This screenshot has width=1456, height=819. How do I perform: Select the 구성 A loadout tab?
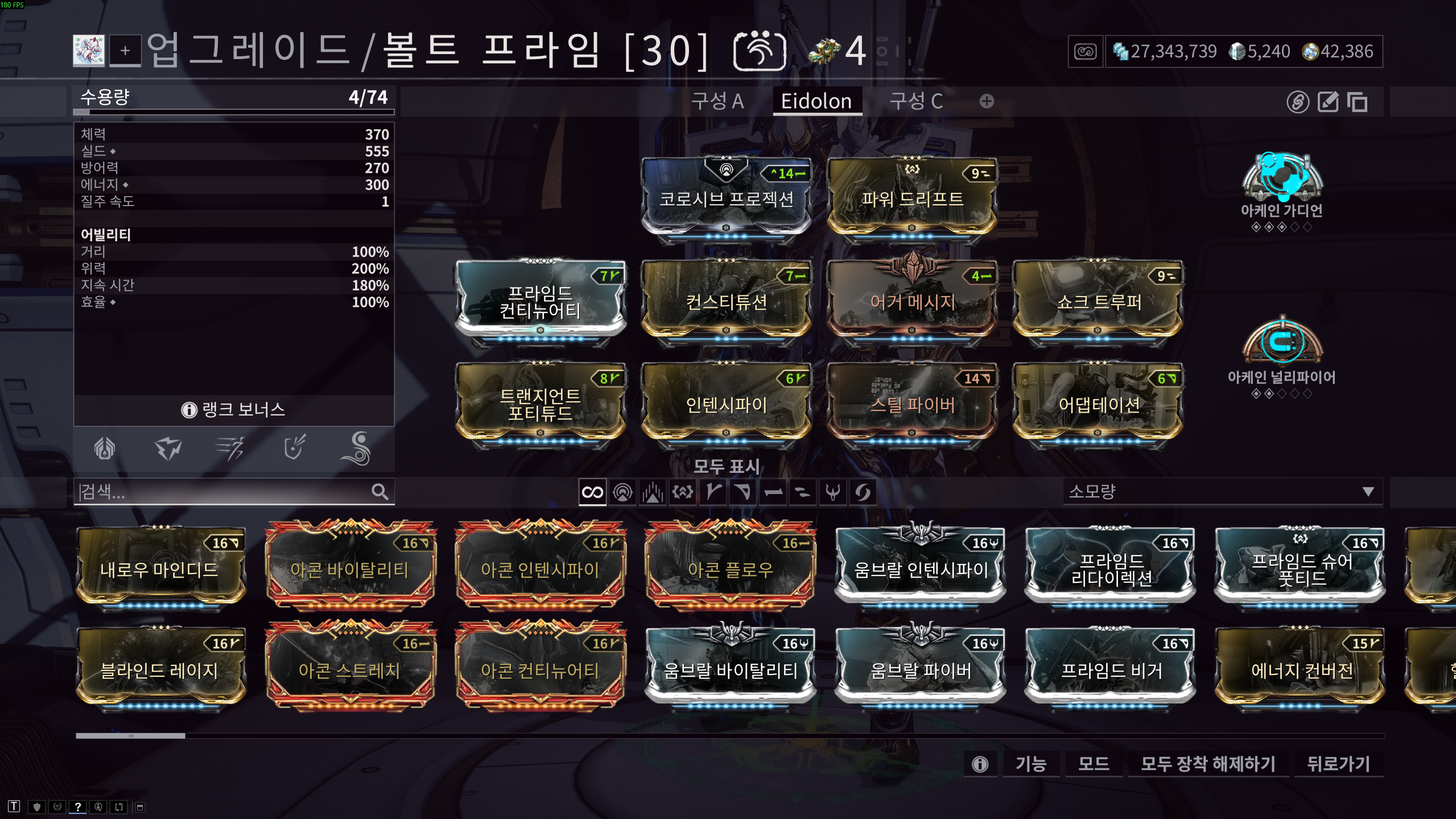[717, 101]
